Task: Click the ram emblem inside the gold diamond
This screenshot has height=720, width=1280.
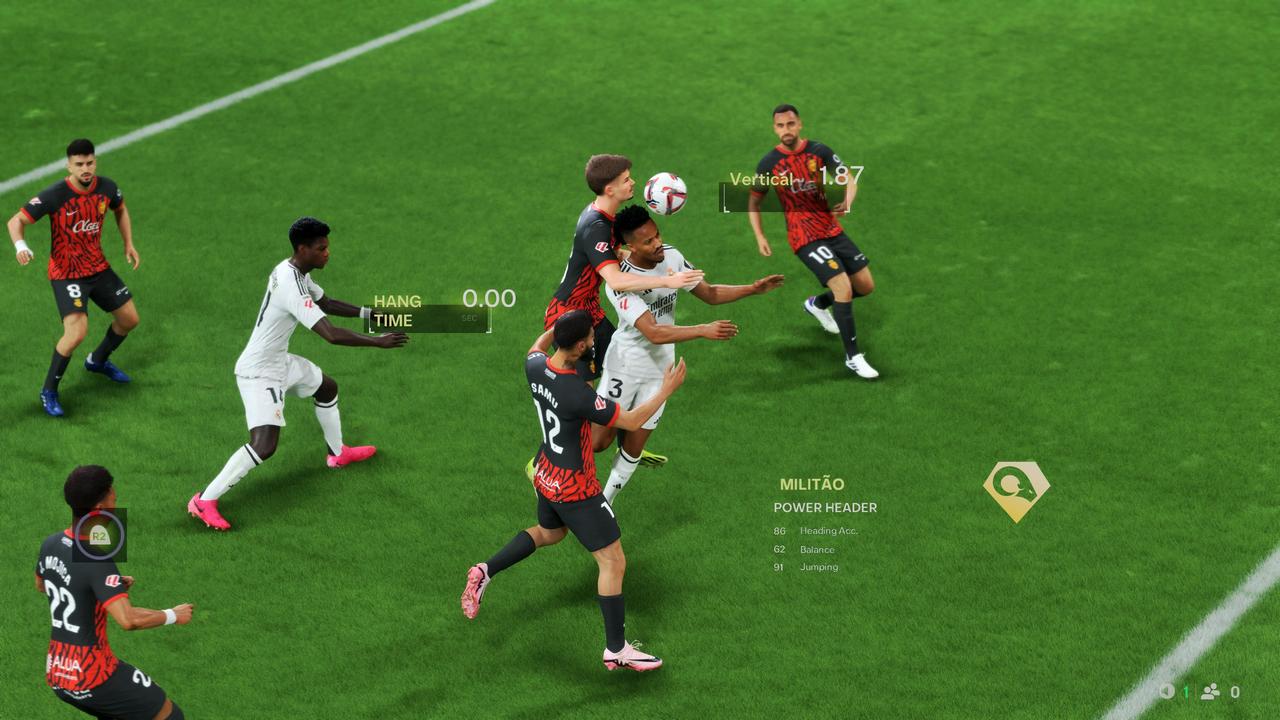Action: [1012, 485]
